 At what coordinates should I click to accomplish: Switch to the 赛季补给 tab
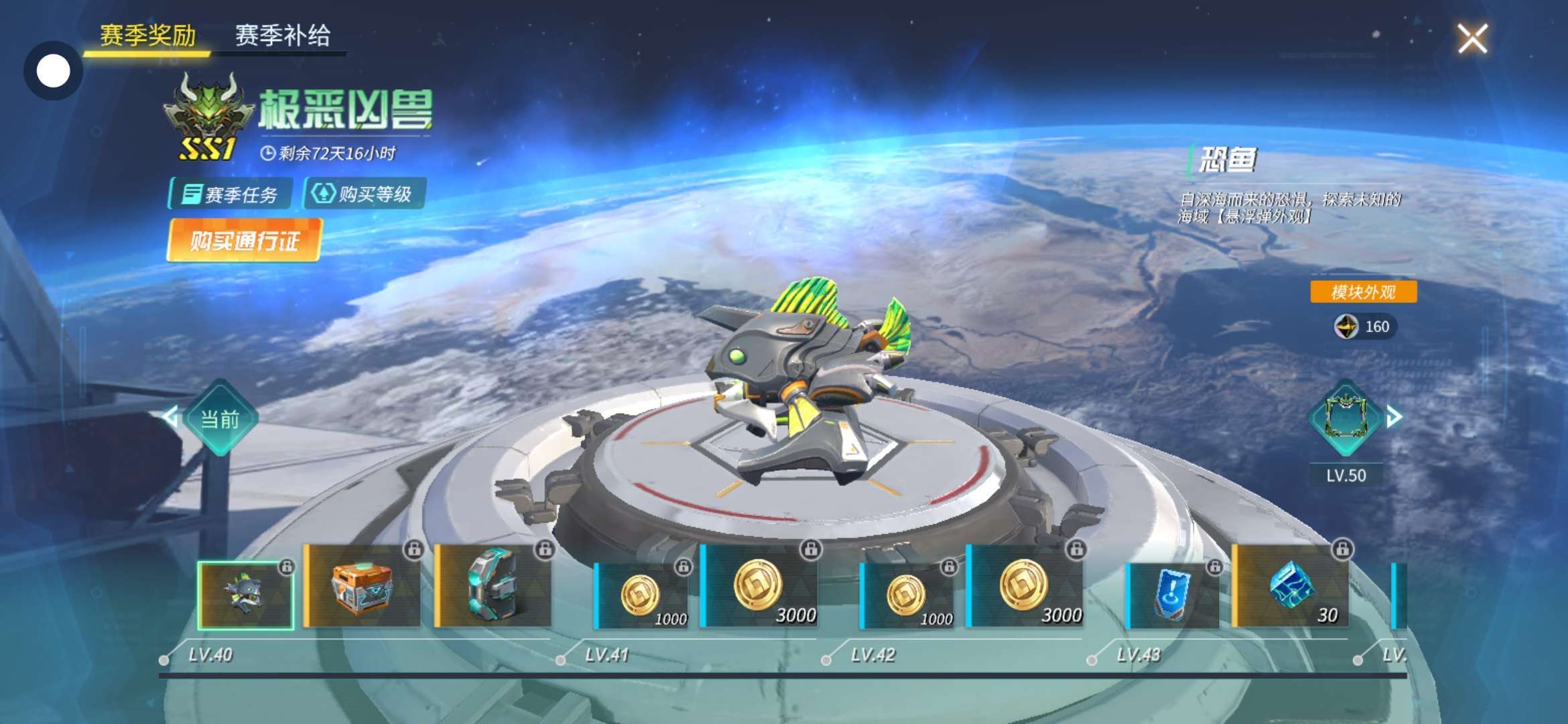click(282, 35)
